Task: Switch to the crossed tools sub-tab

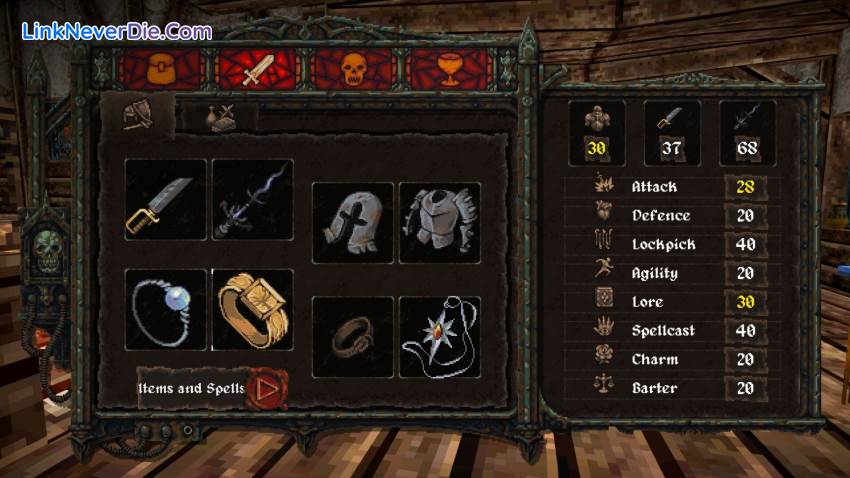Action: (x=219, y=118)
